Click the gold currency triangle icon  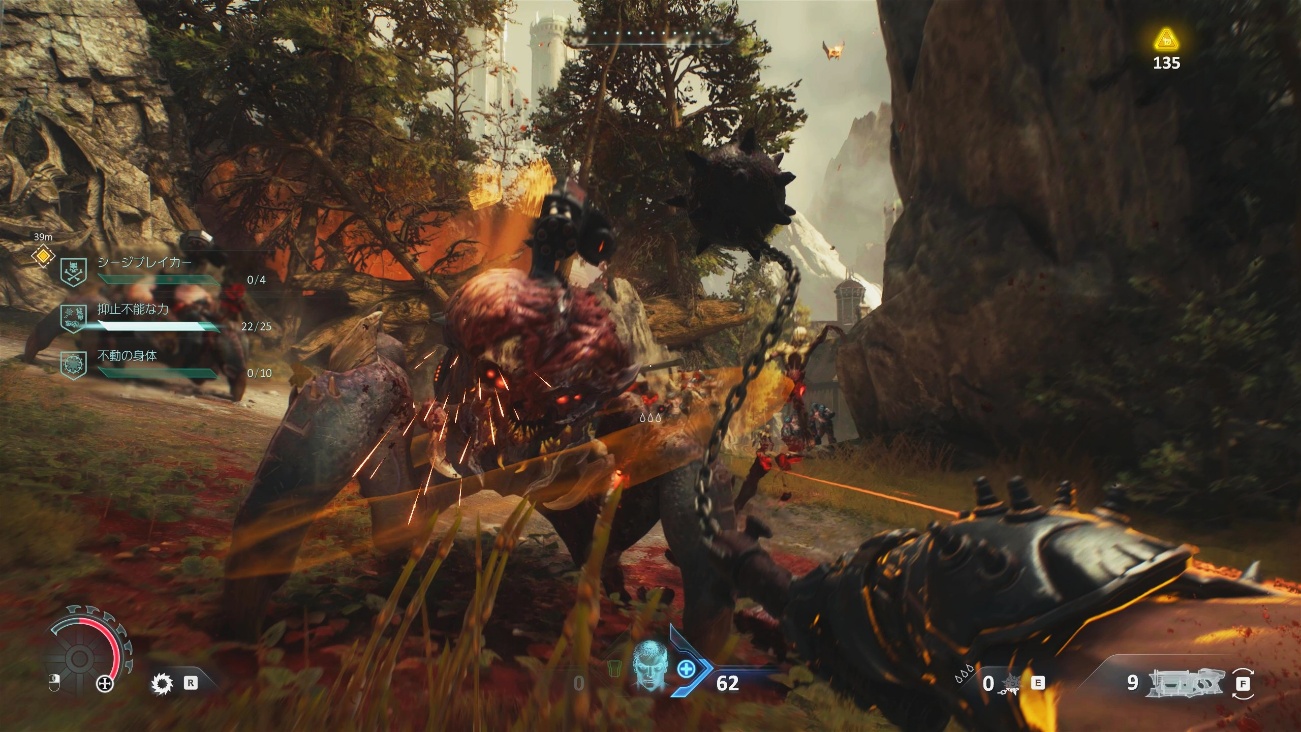pyautogui.click(x=1165, y=40)
